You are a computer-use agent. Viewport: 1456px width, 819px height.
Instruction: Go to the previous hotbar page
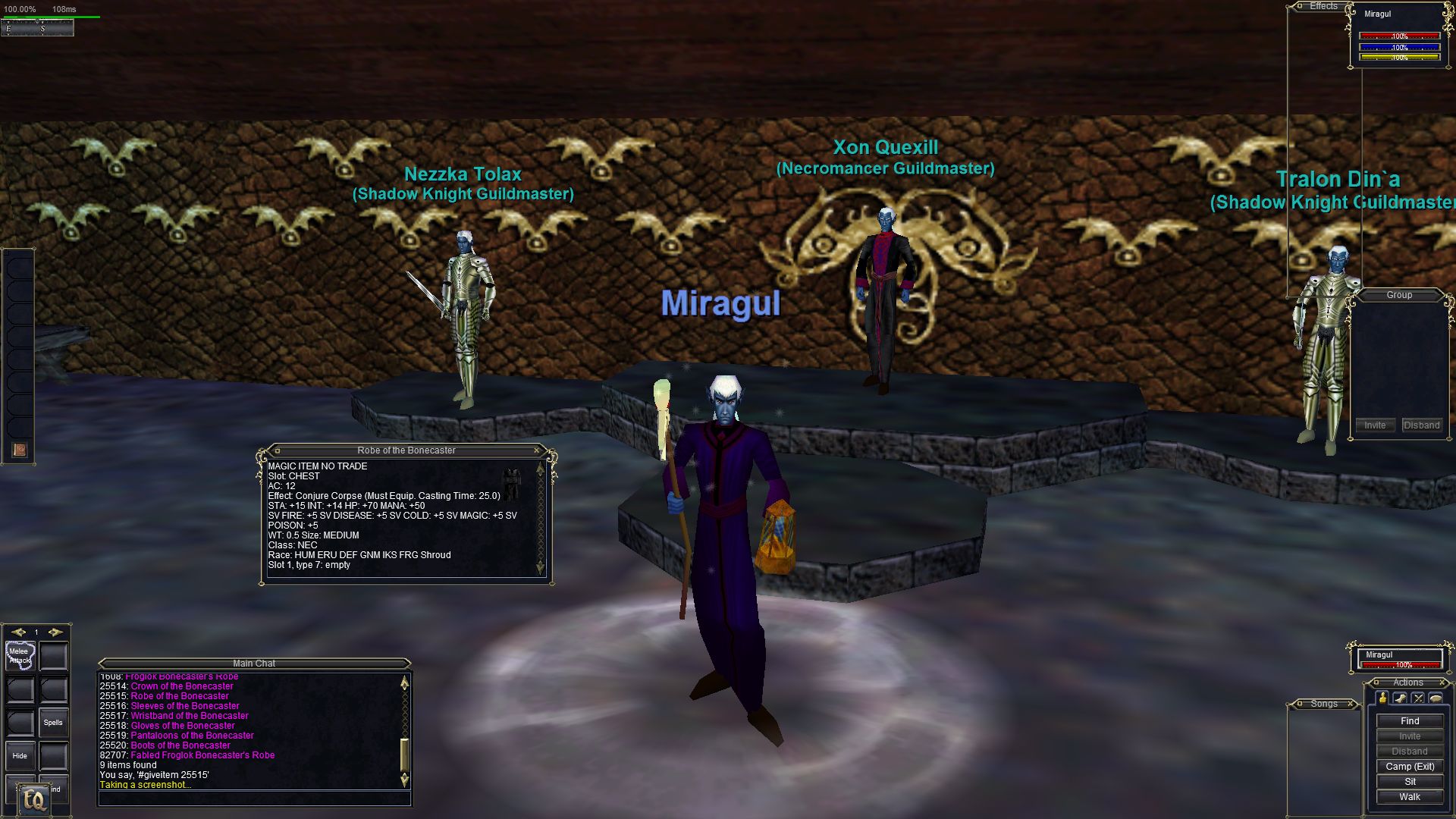point(18,632)
